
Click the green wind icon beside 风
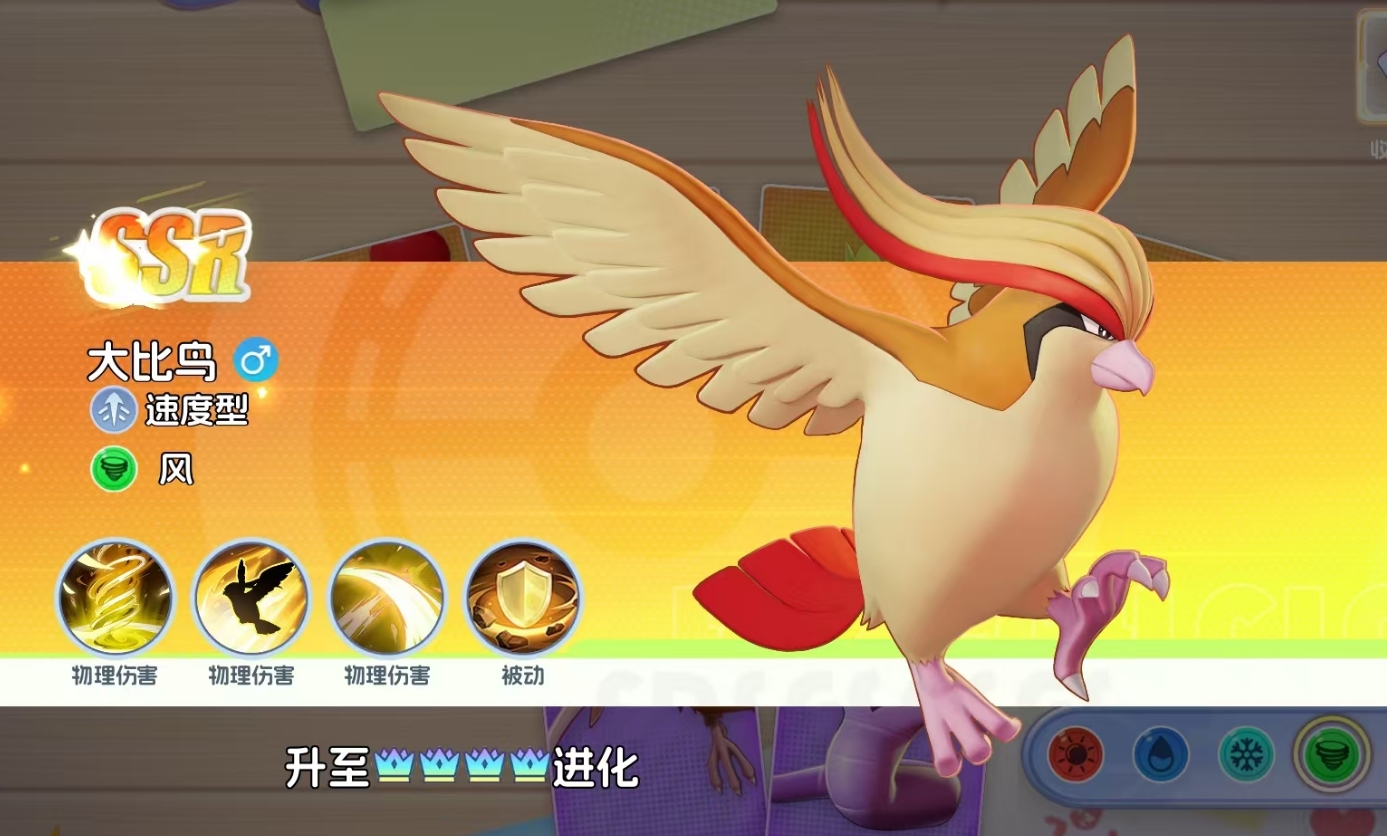[114, 470]
